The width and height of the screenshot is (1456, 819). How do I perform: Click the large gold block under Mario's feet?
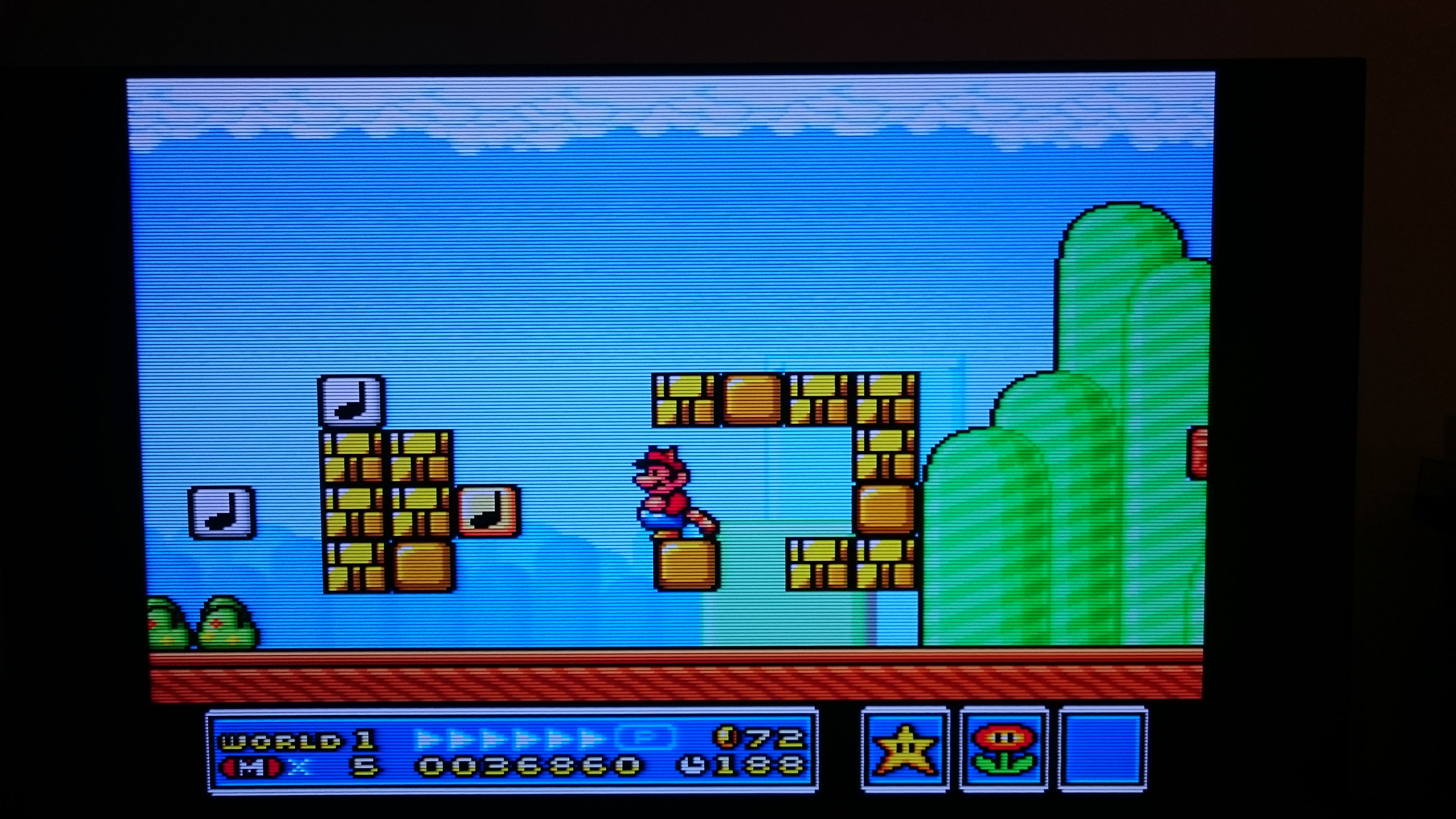(x=687, y=565)
